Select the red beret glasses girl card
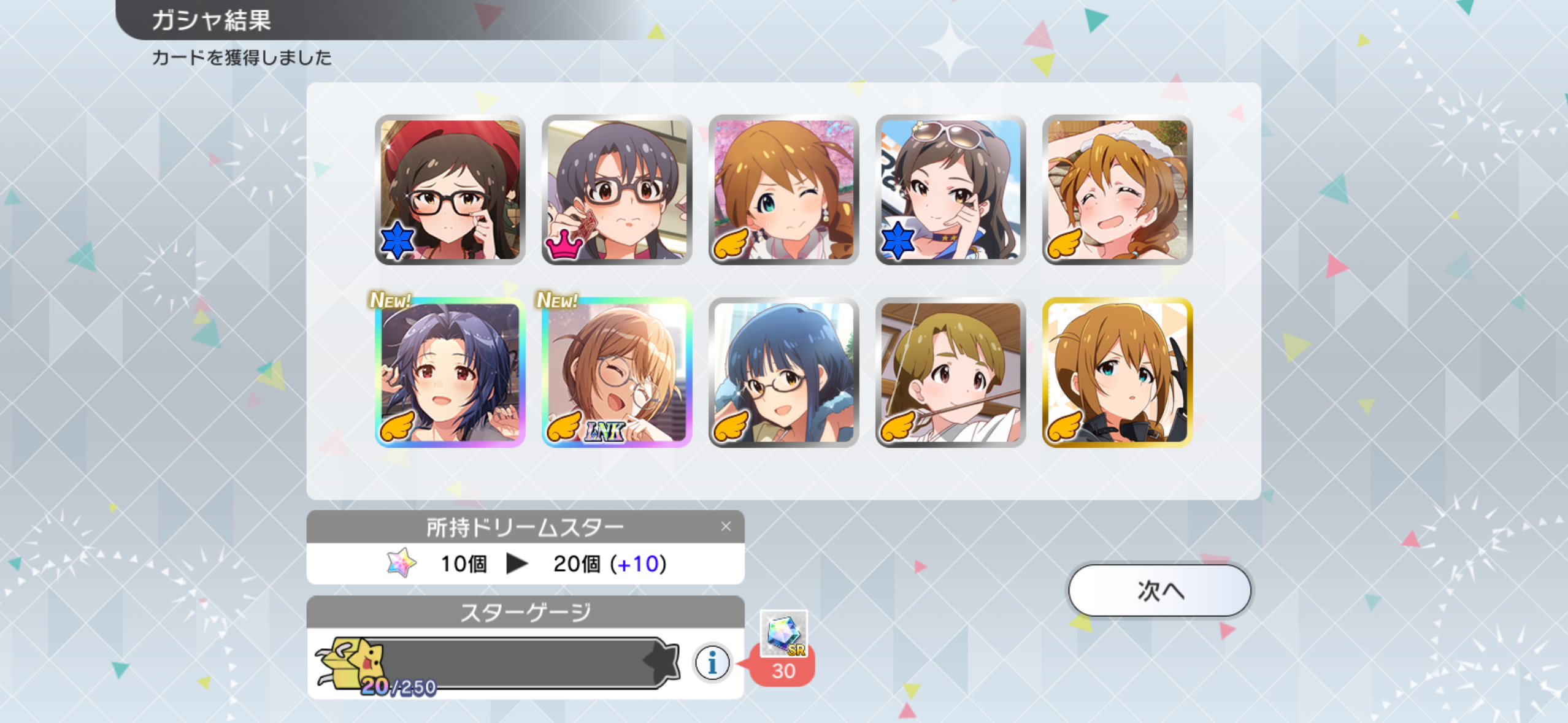The height and width of the screenshot is (723, 1568). 450,189
